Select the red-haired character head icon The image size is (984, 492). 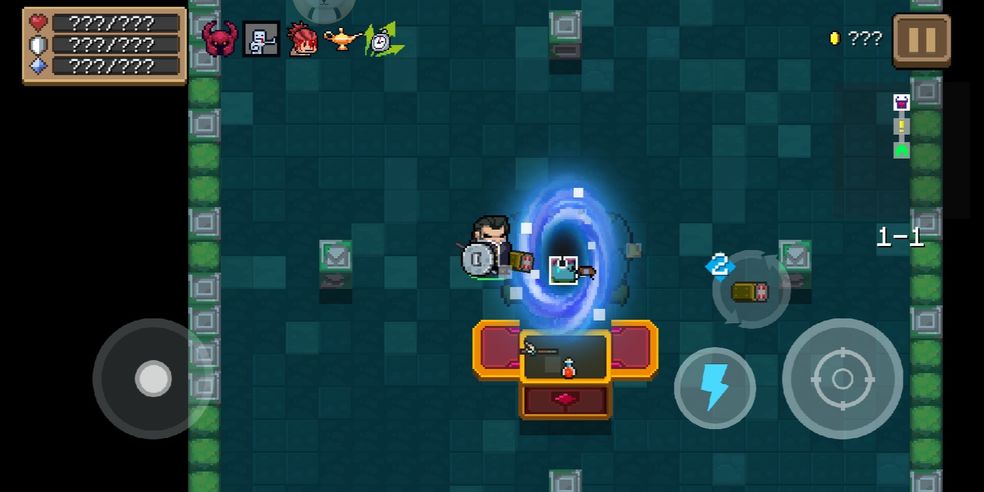[302, 39]
